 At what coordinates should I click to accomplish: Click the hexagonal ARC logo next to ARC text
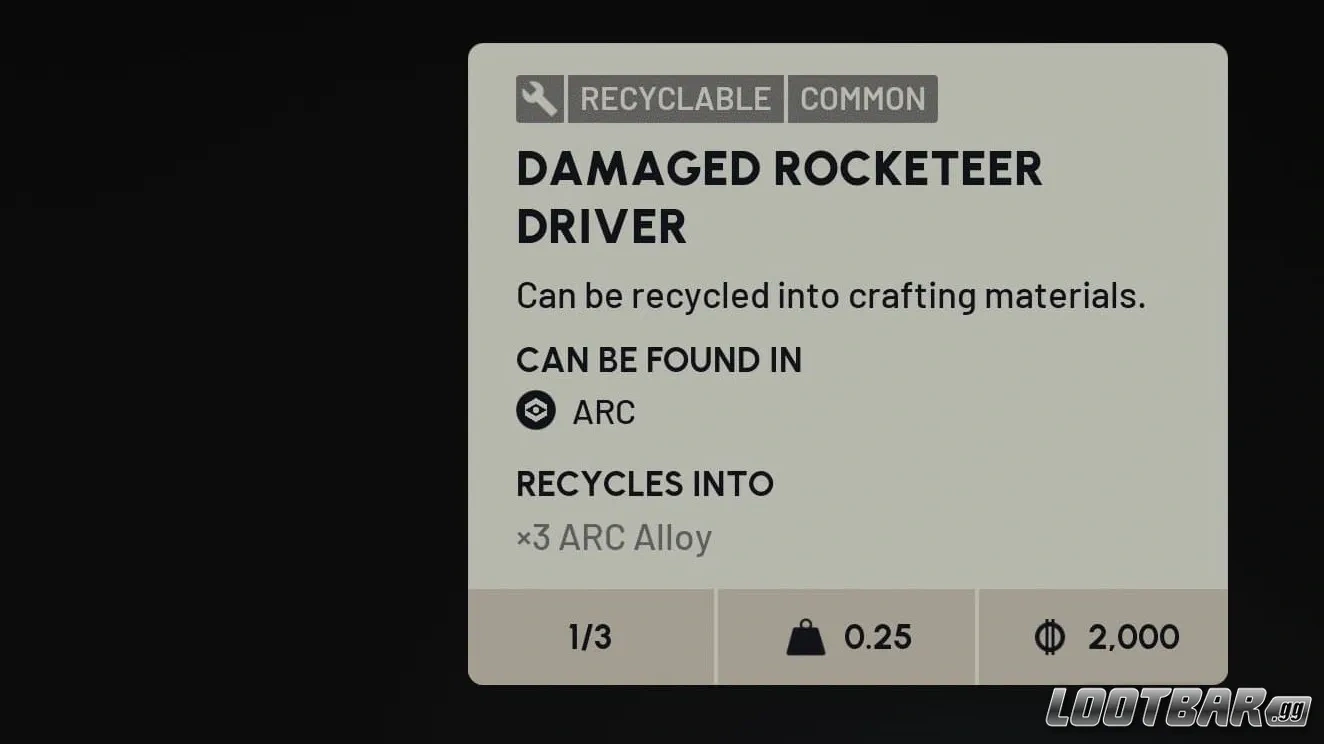coord(536,411)
